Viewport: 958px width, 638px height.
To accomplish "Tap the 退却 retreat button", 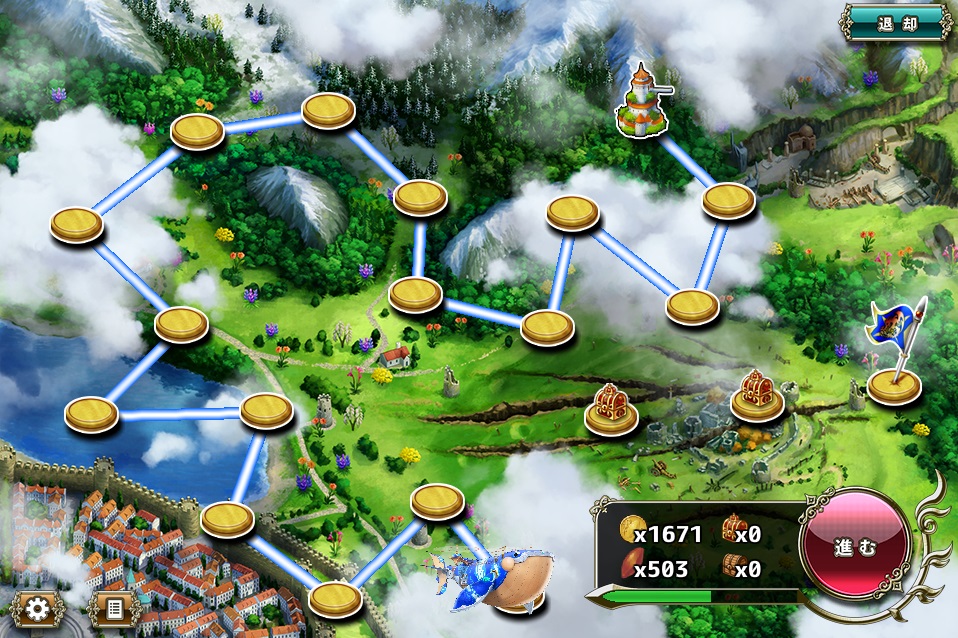I will pos(896,22).
